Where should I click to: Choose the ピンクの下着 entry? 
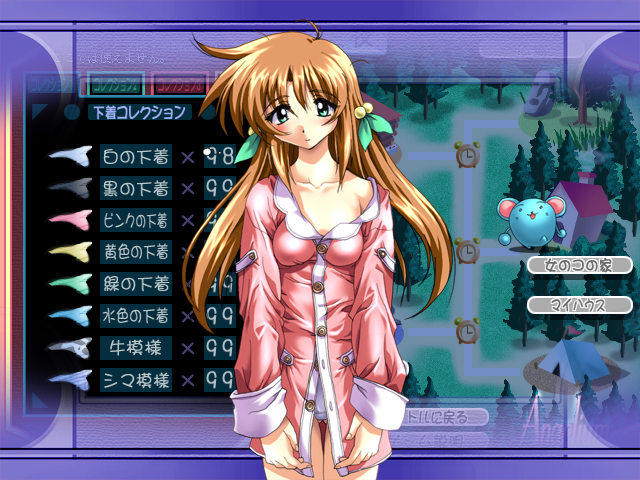pyautogui.click(x=136, y=220)
